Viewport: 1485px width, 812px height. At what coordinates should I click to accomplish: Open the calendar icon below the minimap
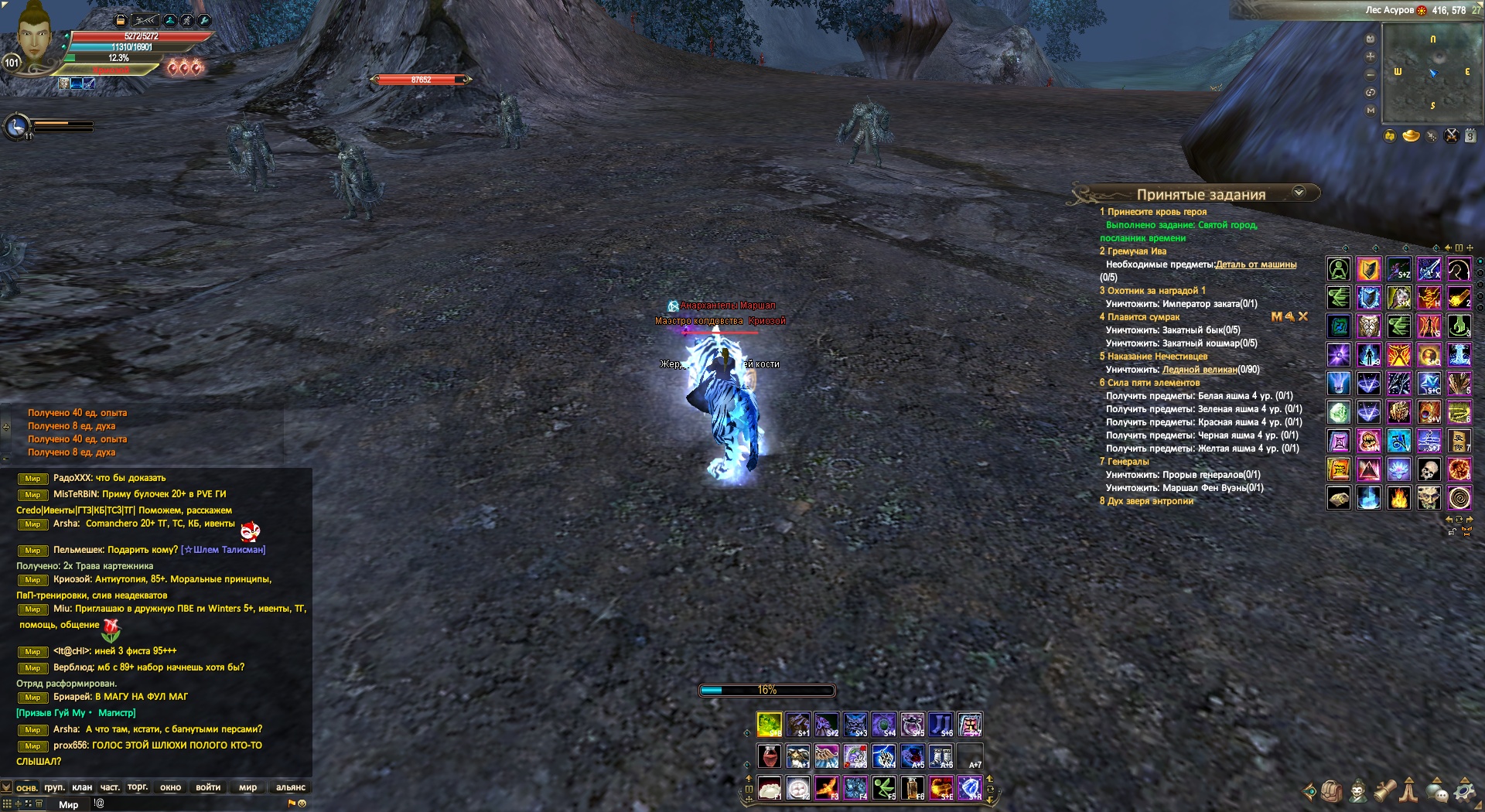1470,136
